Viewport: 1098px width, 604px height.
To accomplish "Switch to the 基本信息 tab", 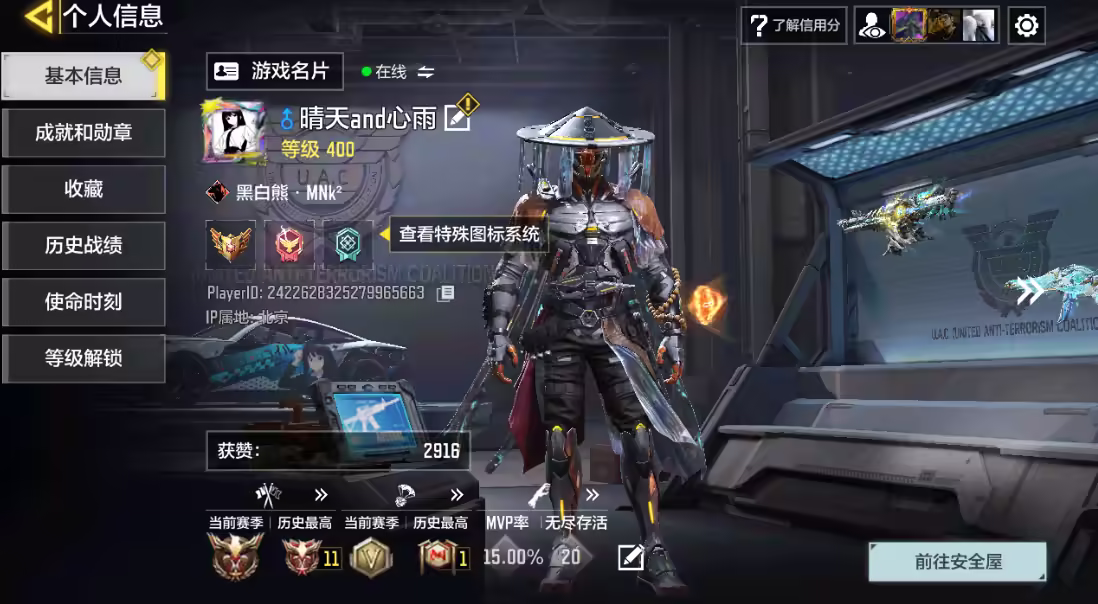I will [83, 76].
